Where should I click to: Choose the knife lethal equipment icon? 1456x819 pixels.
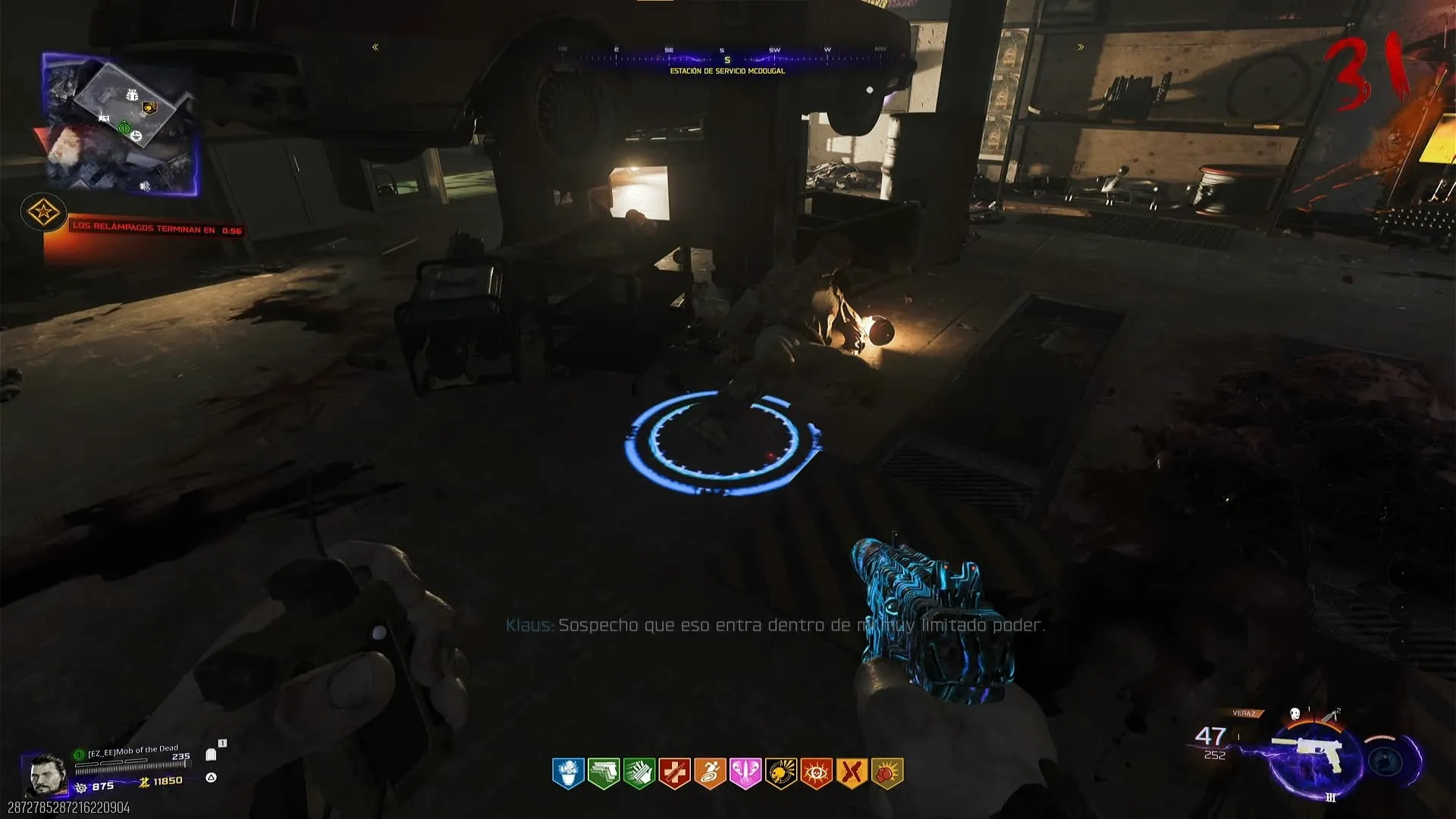pyautogui.click(x=1329, y=715)
